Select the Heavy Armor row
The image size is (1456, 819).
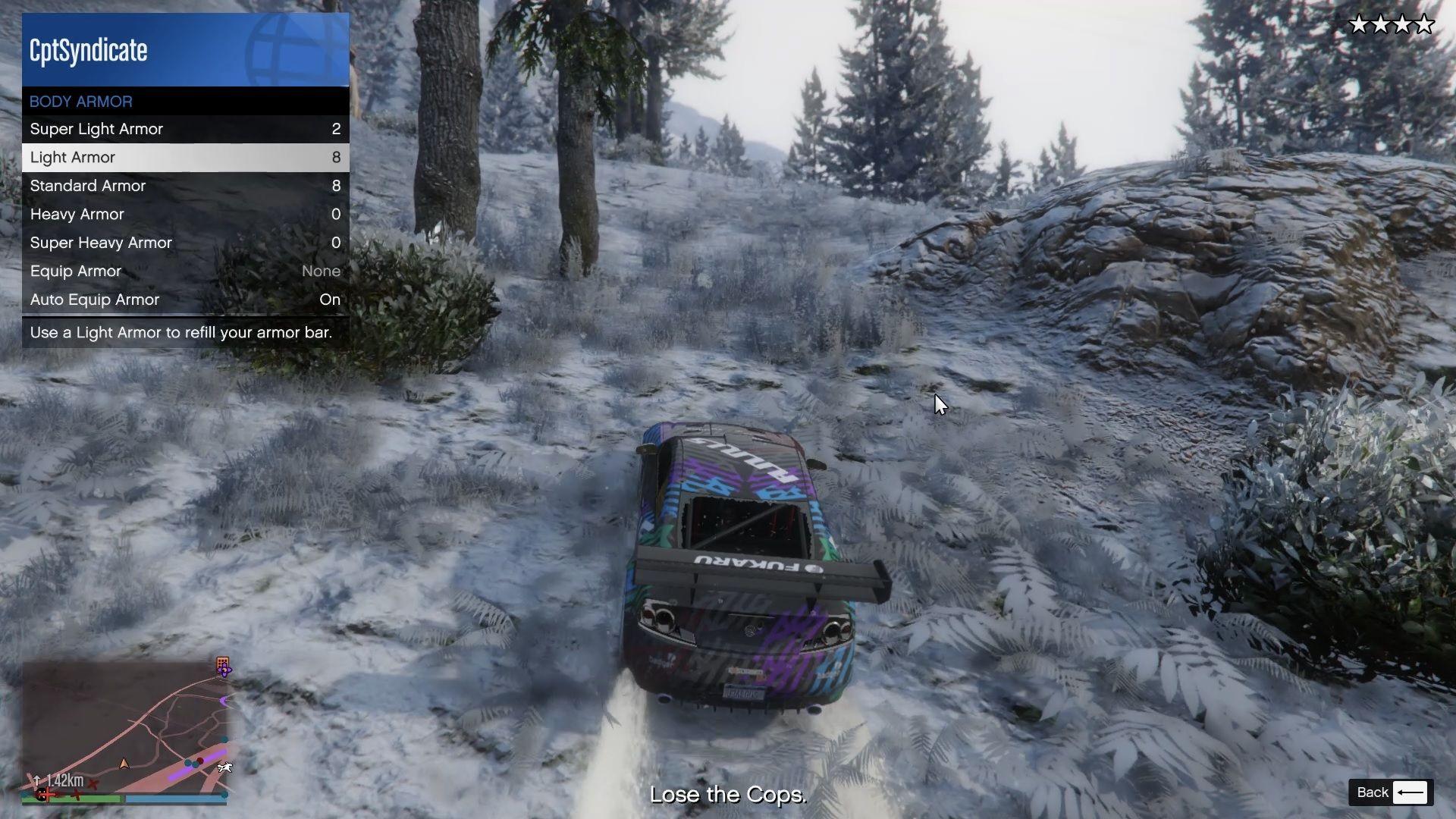(185, 215)
